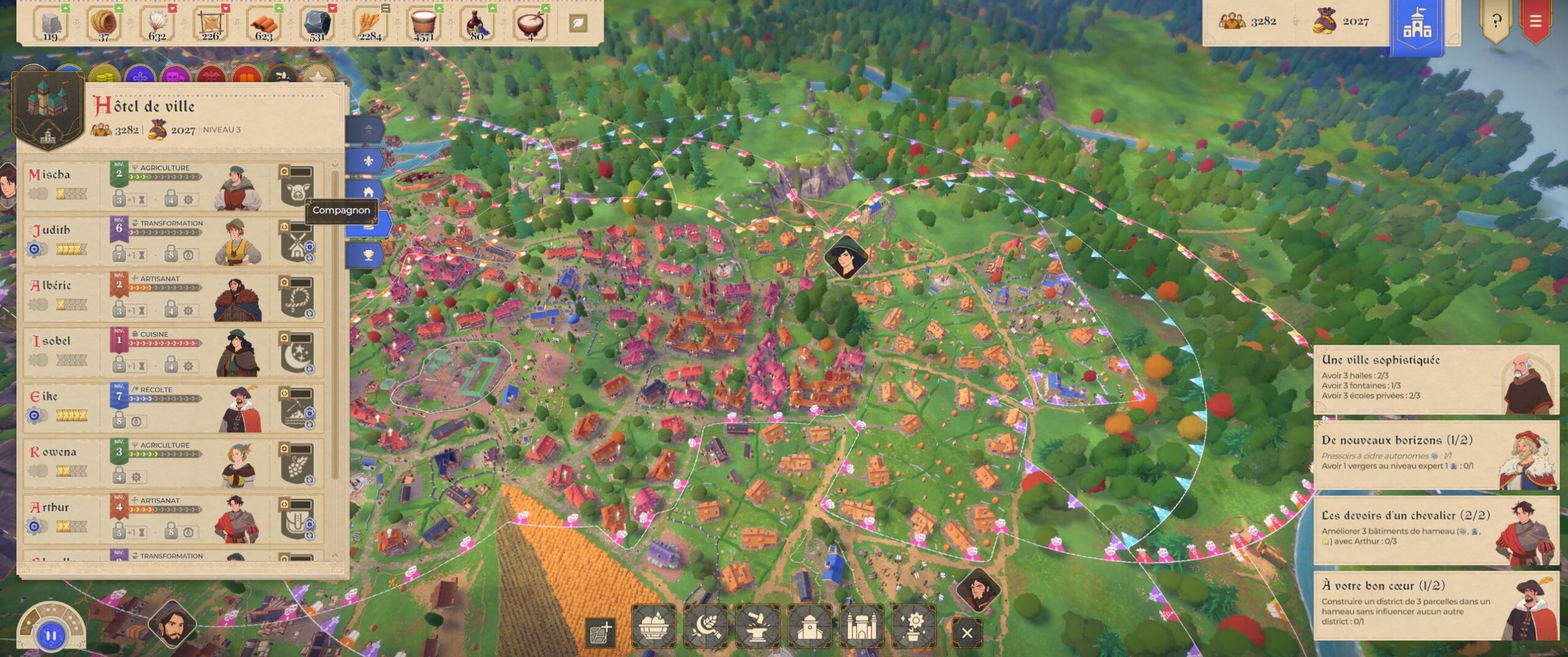
Task: Open the fruit basket build category
Action: (x=654, y=626)
